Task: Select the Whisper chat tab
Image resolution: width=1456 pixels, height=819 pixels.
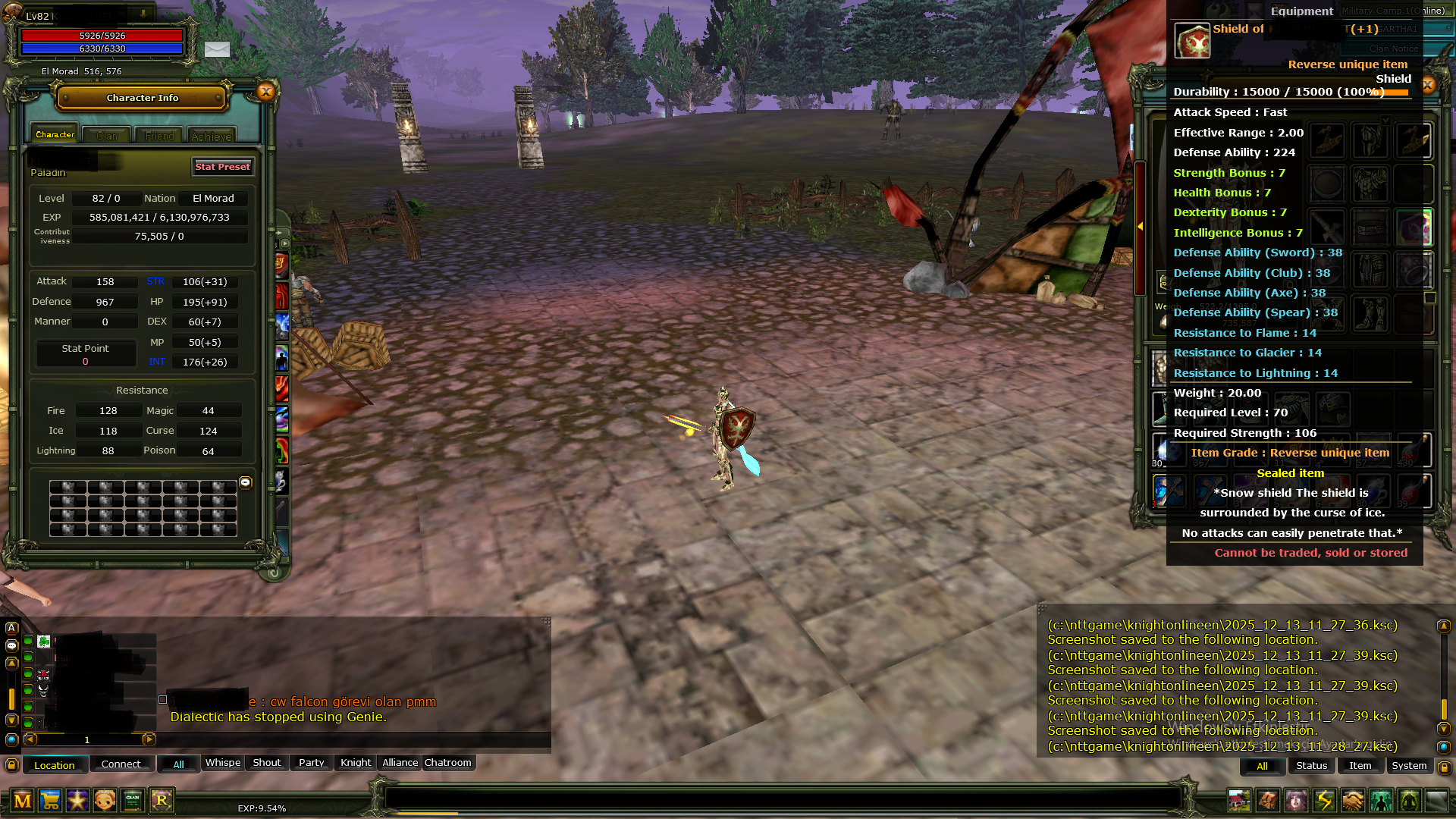Action: (223, 763)
